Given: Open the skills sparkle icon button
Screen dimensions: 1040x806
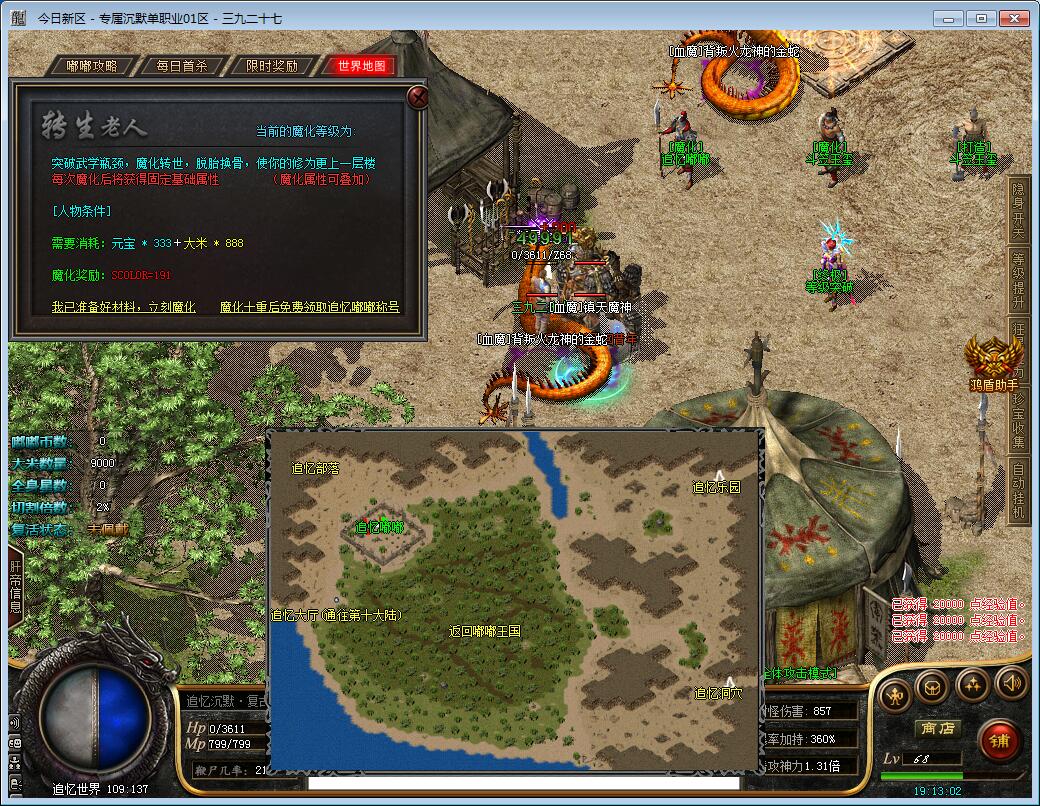Looking at the screenshot, I should coord(972,686).
